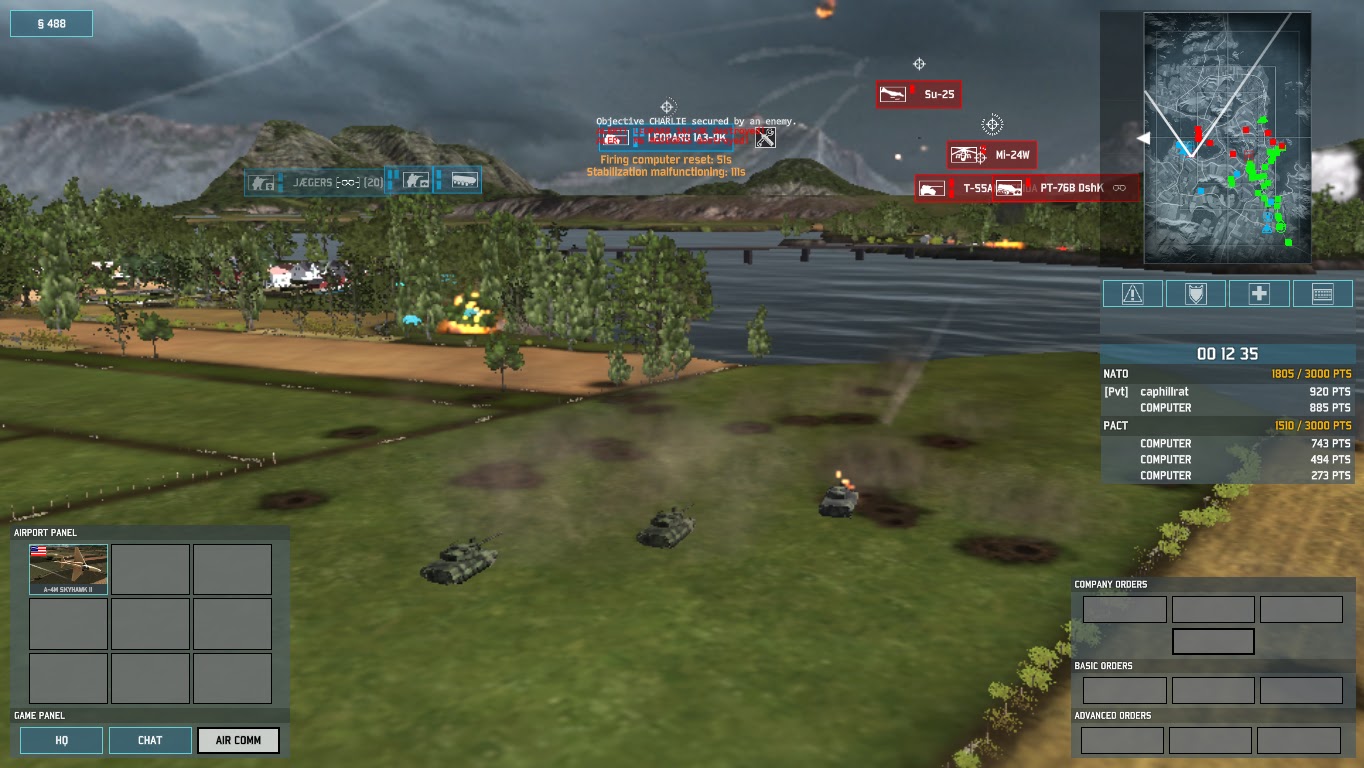Switch to the AIR COMM panel
1364x768 pixels.
238,740
